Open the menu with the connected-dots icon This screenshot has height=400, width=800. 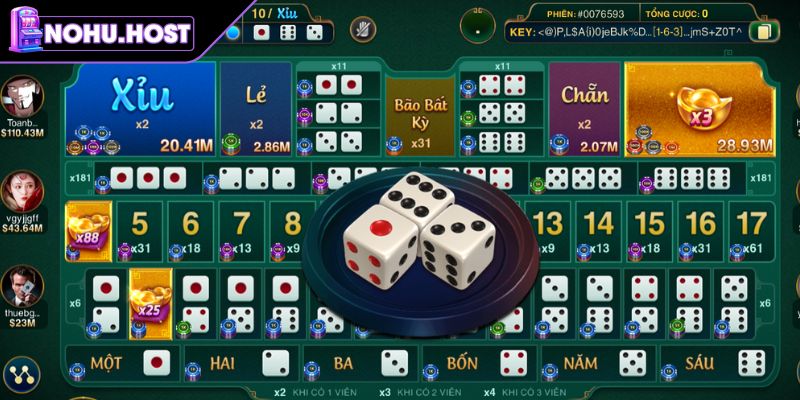[x=20, y=375]
